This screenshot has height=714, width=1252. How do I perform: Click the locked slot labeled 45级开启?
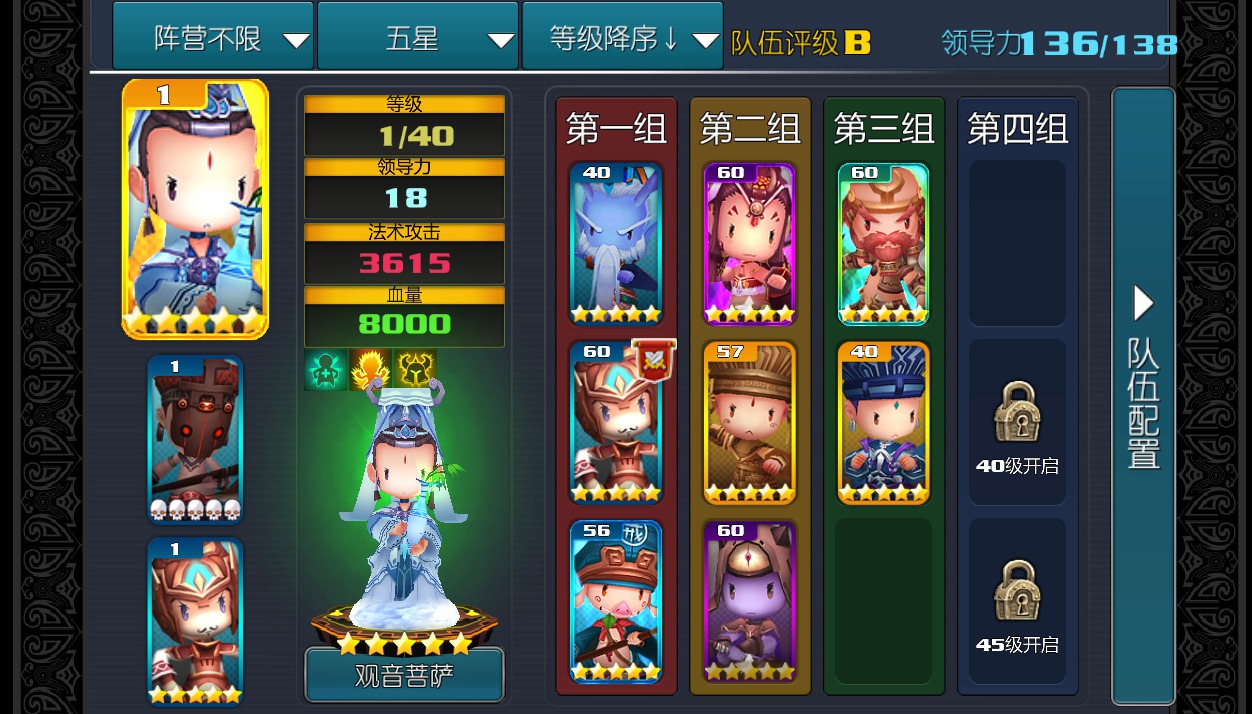coord(1017,602)
